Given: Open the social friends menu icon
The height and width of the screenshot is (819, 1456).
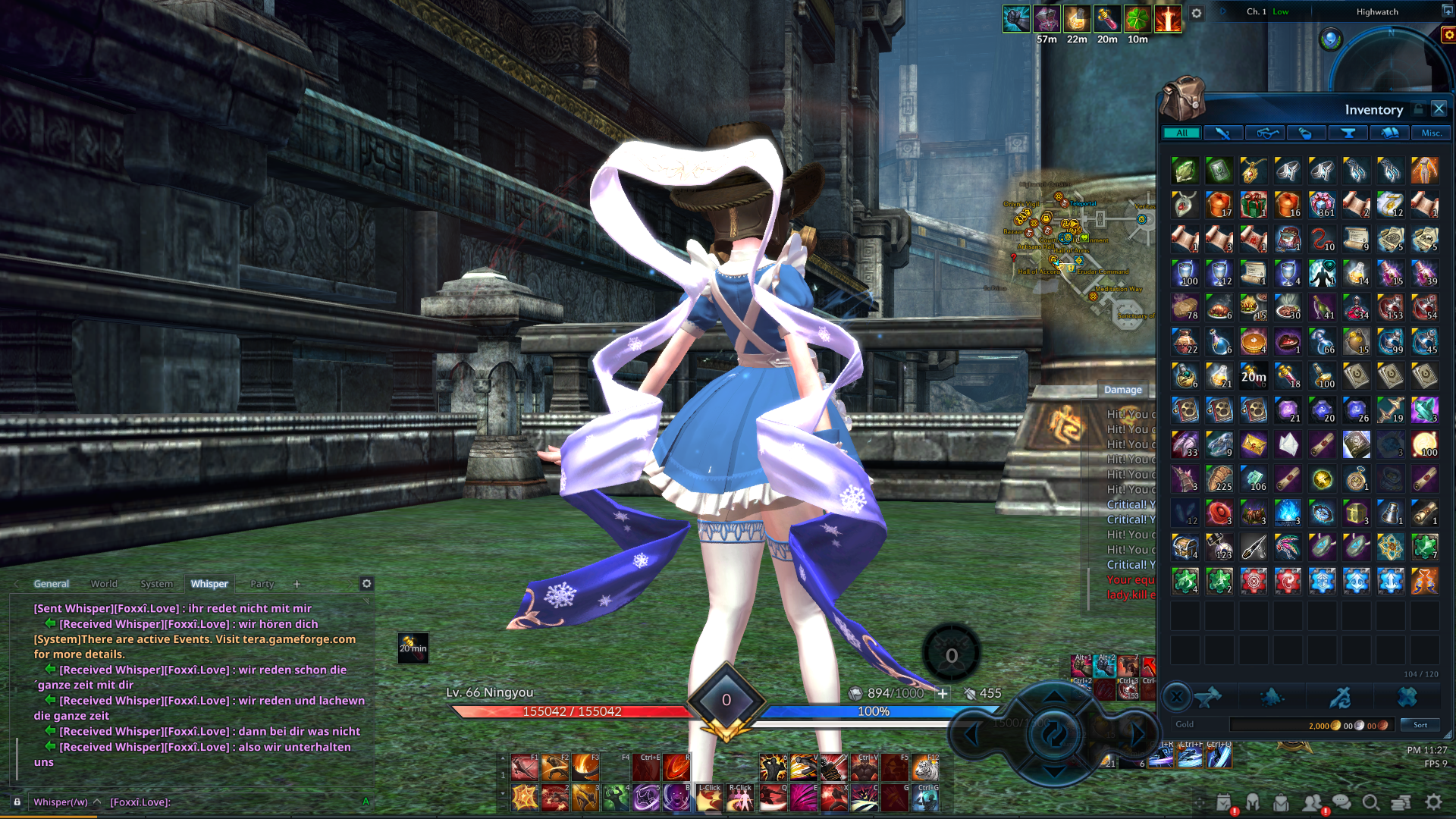Looking at the screenshot, I should [x=1312, y=802].
